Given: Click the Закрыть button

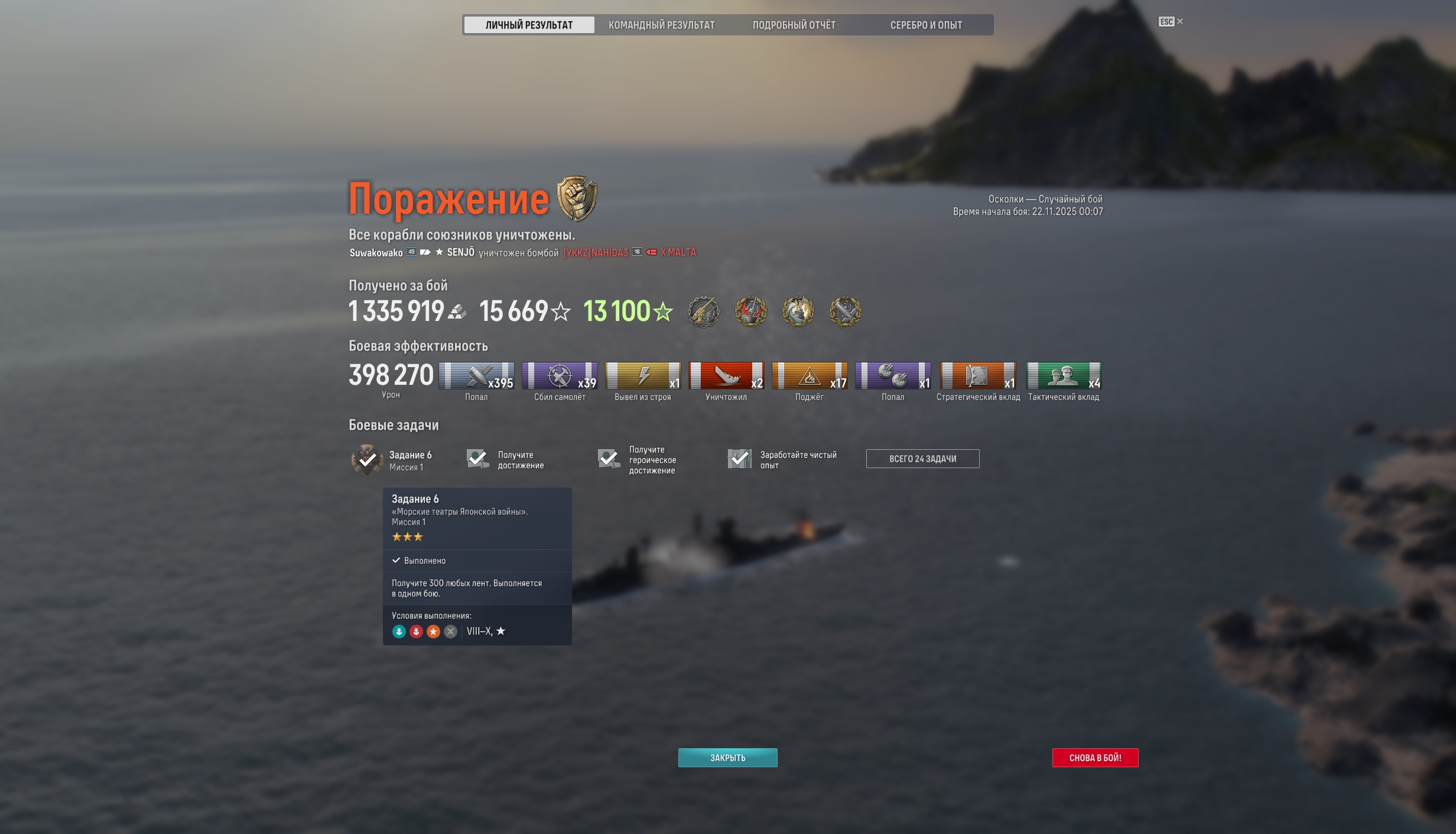Looking at the screenshot, I should click(727, 757).
